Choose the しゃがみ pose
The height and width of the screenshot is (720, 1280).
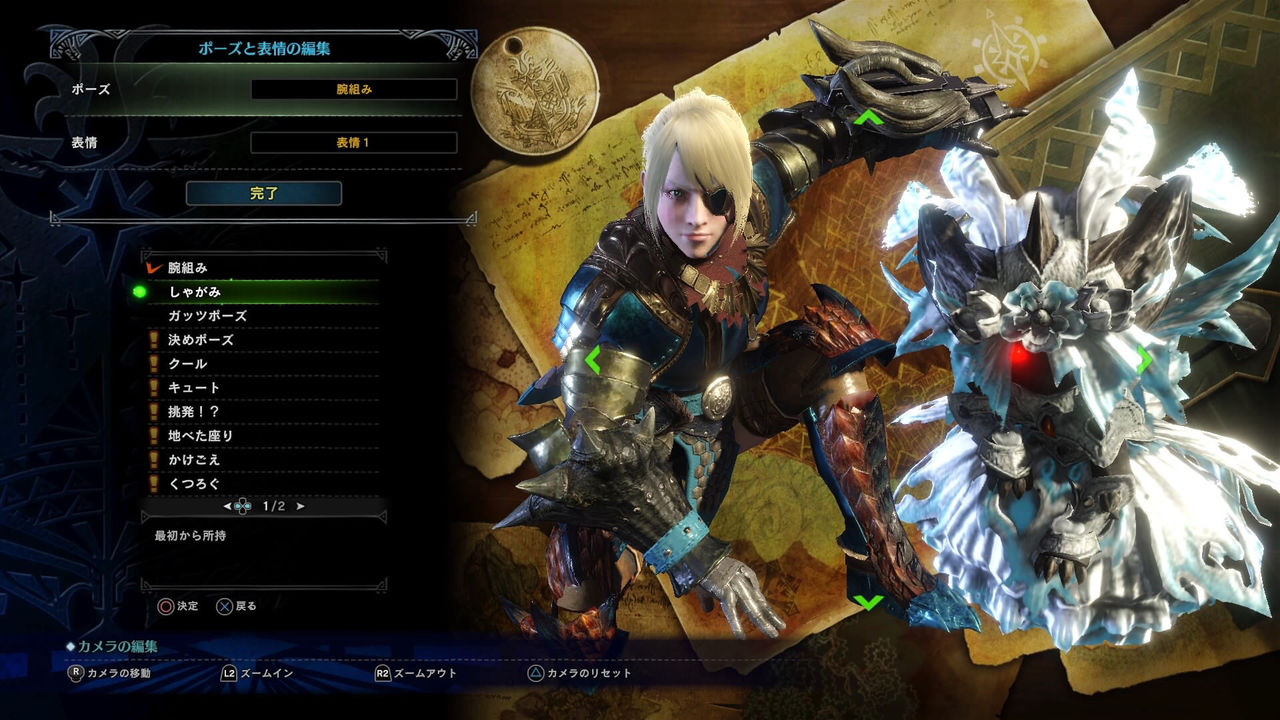[262, 292]
